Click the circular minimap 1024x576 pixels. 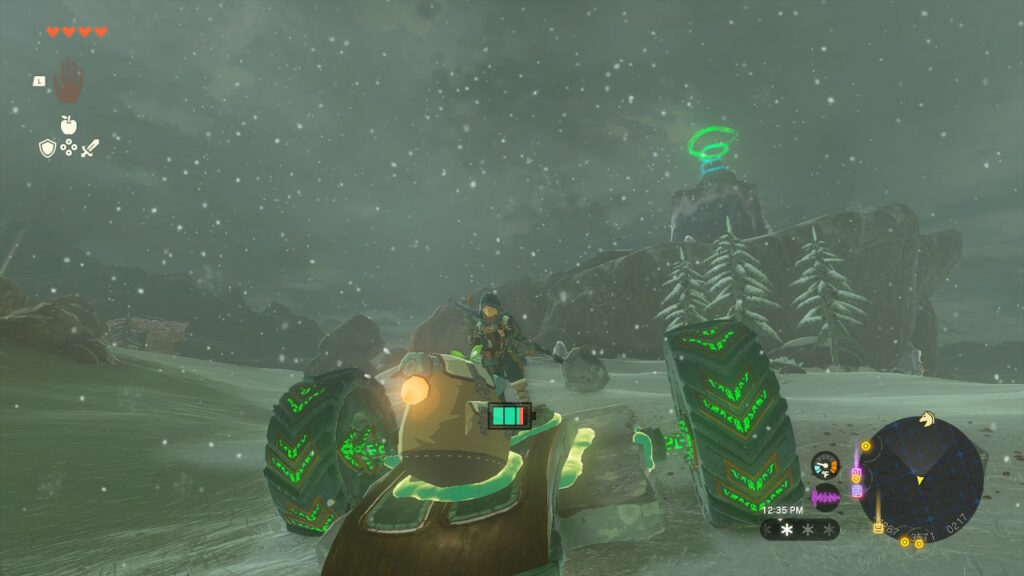pos(920,480)
